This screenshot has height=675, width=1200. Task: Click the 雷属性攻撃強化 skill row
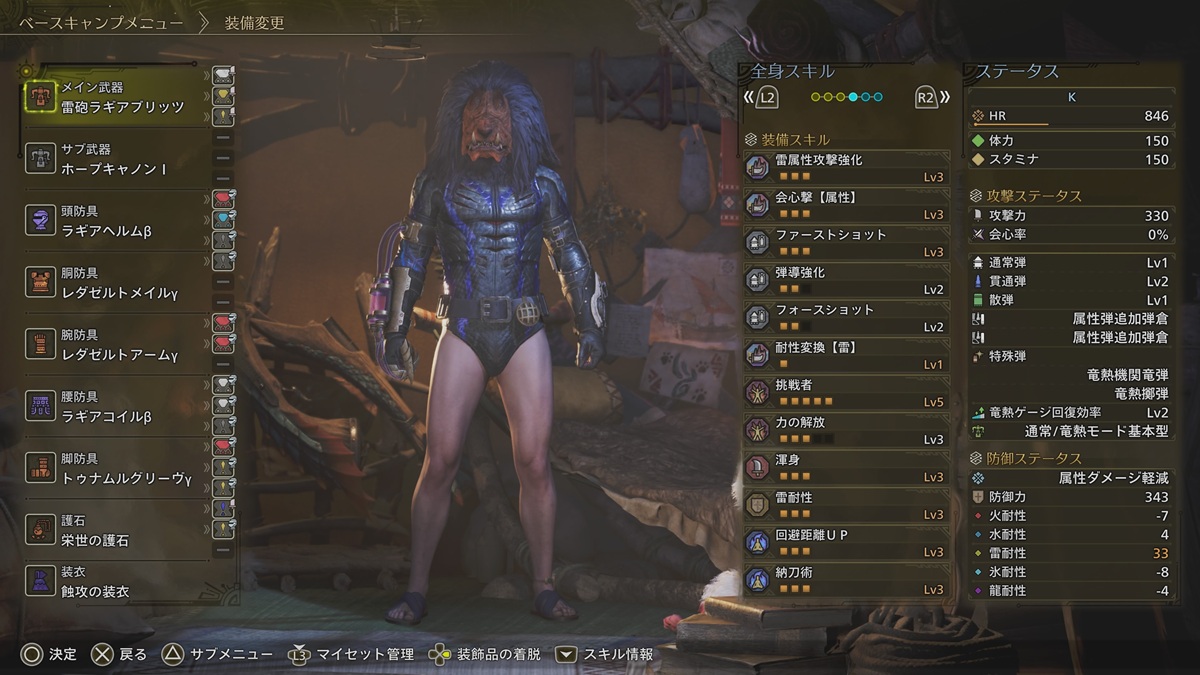847,167
